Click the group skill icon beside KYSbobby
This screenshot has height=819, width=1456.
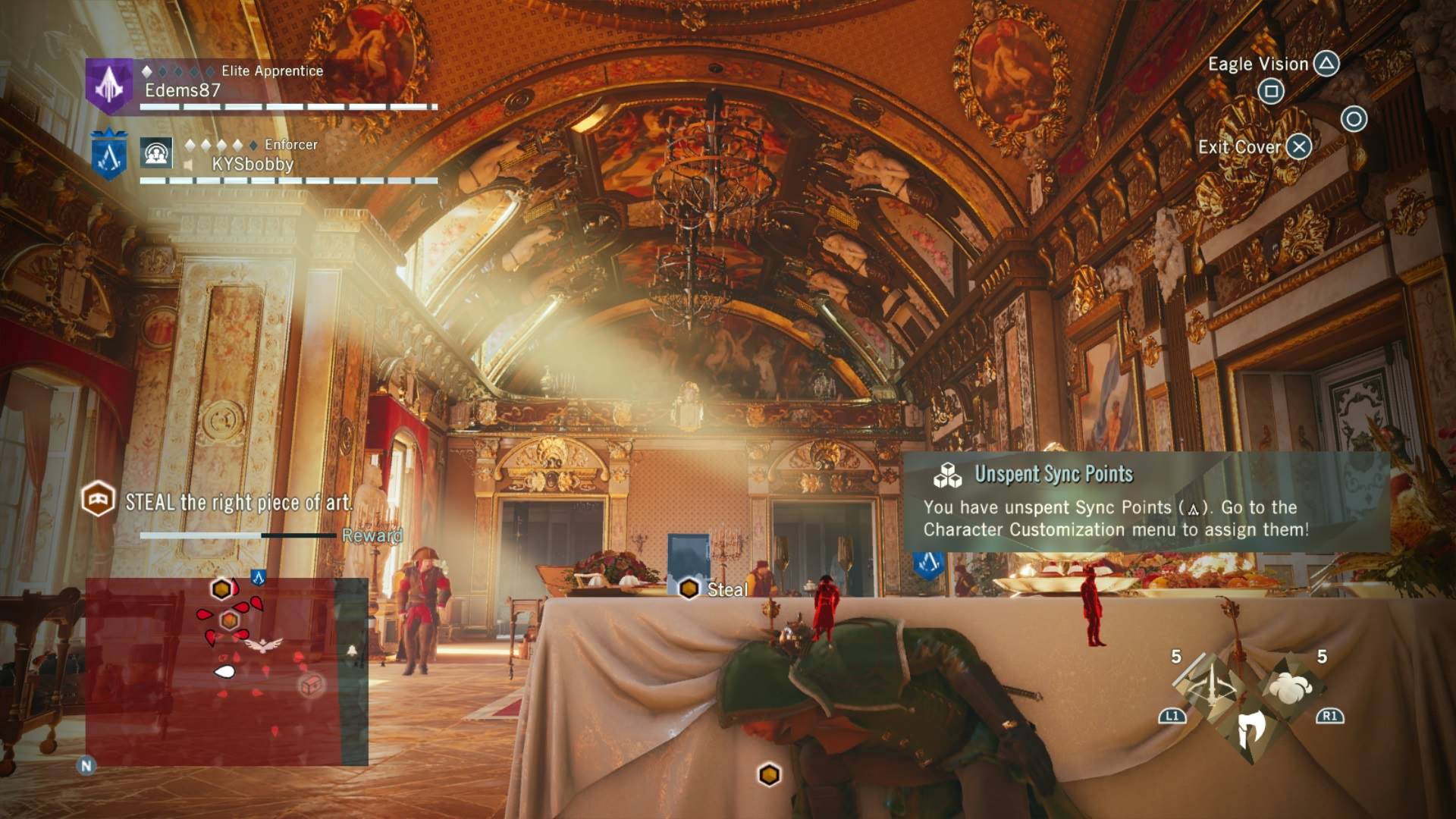click(157, 154)
